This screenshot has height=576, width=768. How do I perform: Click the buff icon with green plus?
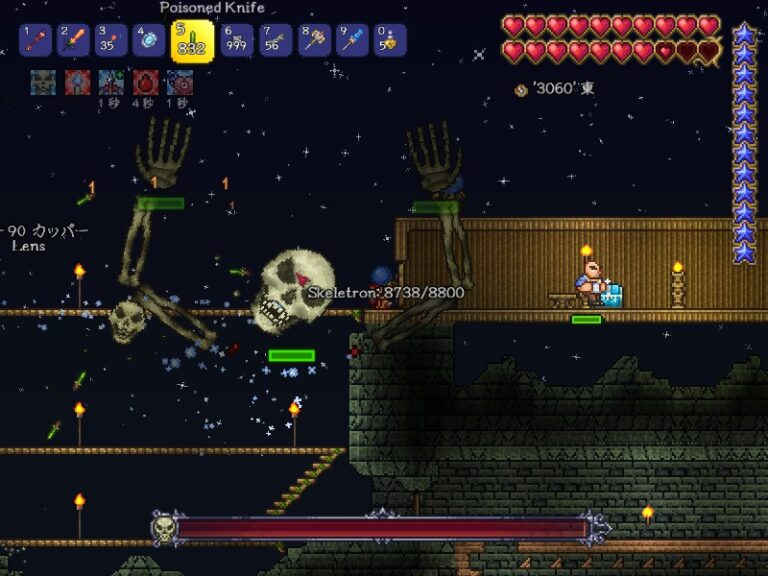[x=111, y=82]
